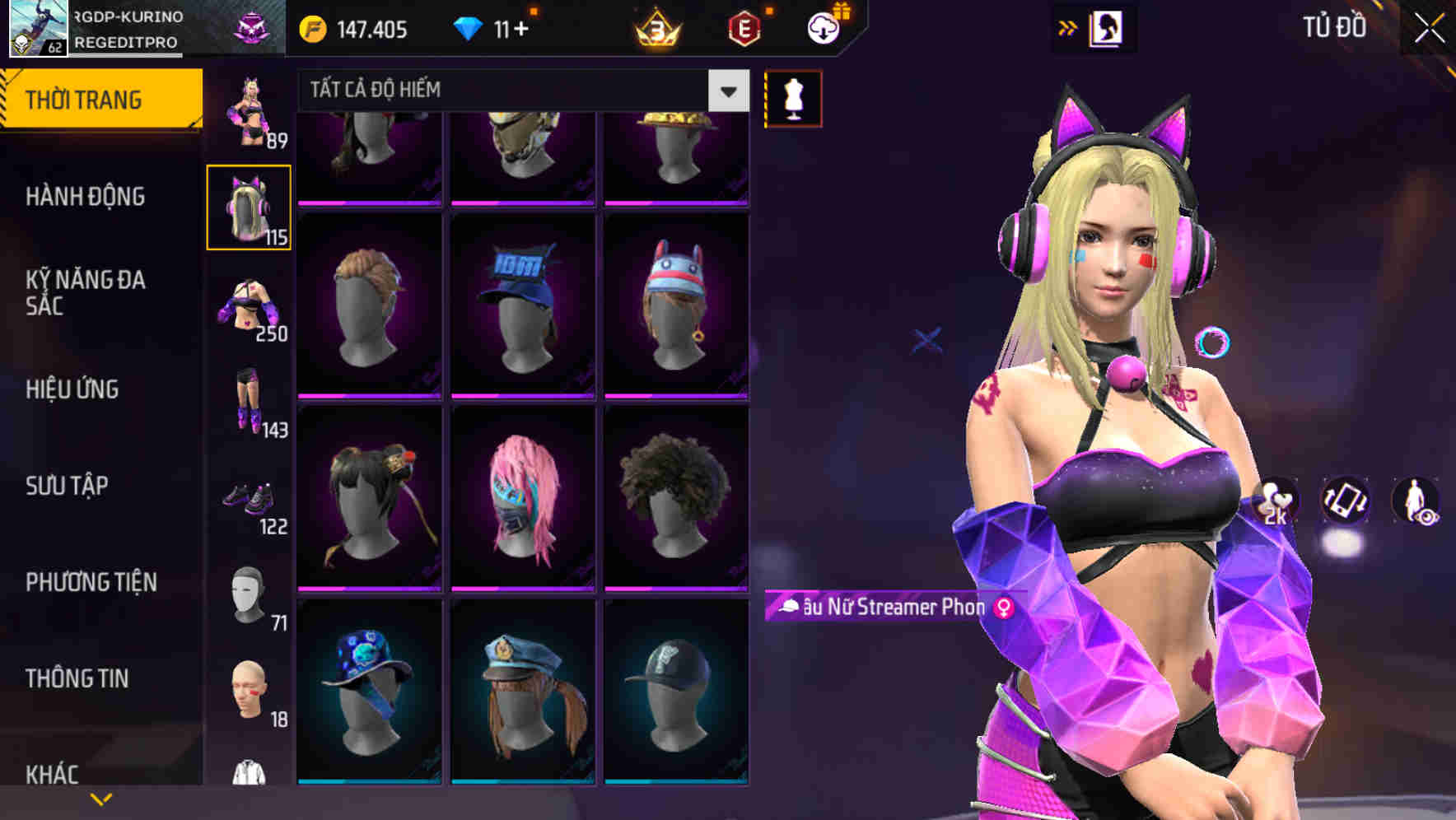Expand the sidebar with the bottom chevron
The width and height of the screenshot is (1456, 820).
click(x=101, y=799)
